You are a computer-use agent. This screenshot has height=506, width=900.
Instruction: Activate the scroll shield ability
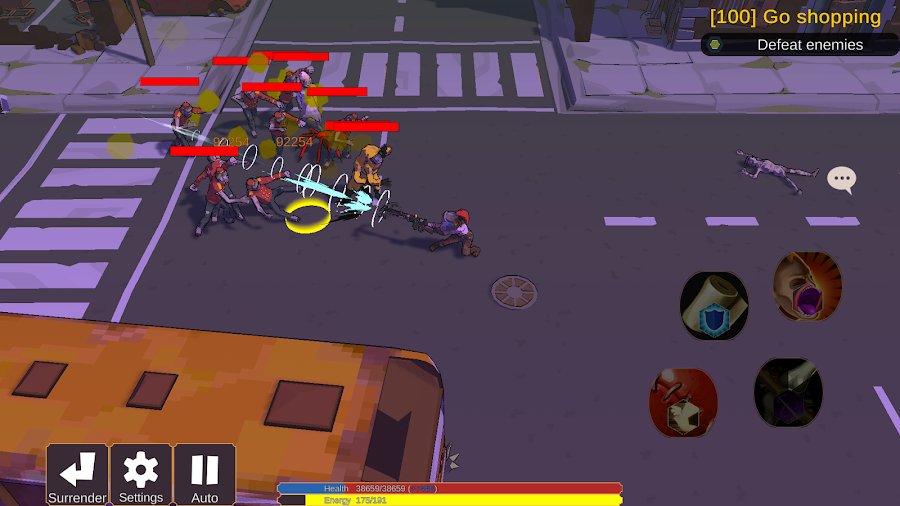tap(714, 306)
